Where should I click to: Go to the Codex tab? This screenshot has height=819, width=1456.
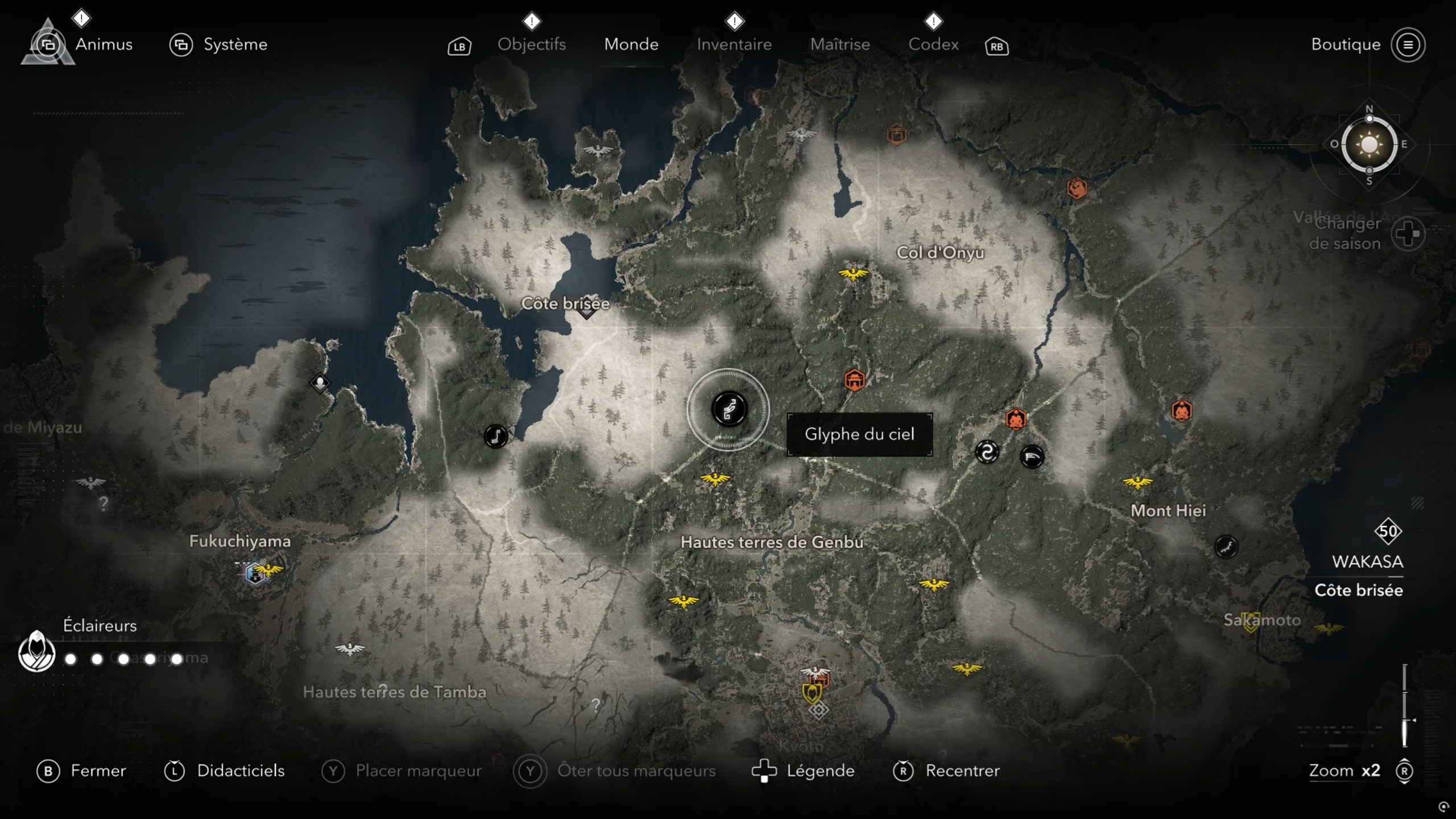pos(933,44)
